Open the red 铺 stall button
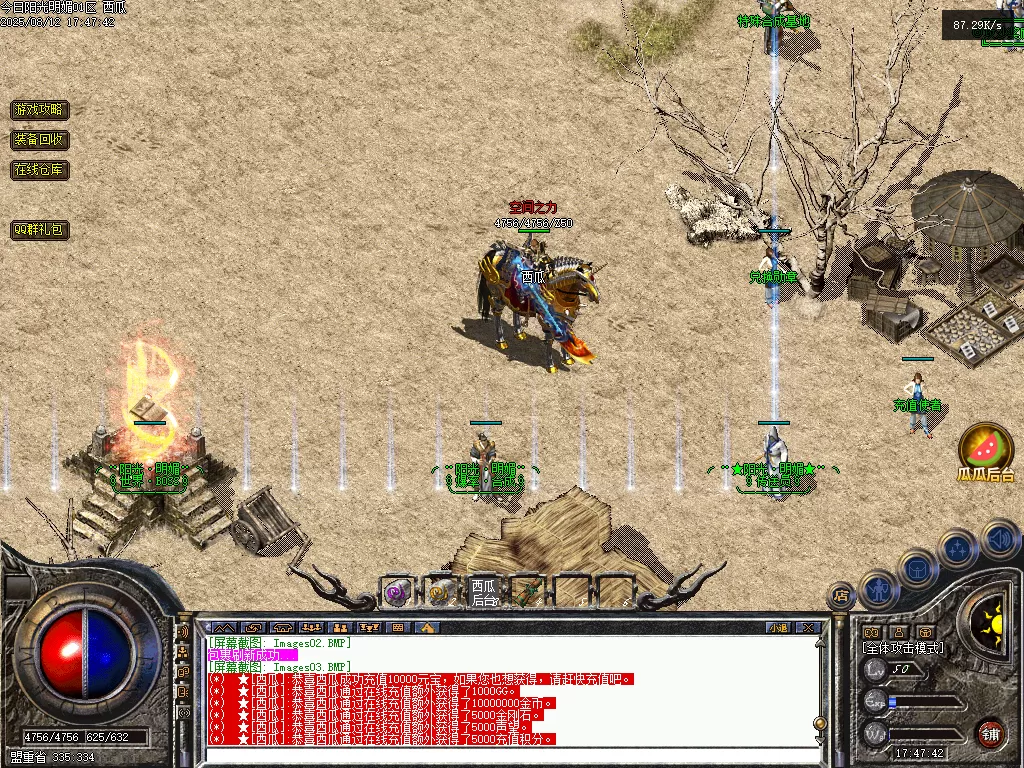Viewport: 1024px width, 768px height. click(x=991, y=733)
